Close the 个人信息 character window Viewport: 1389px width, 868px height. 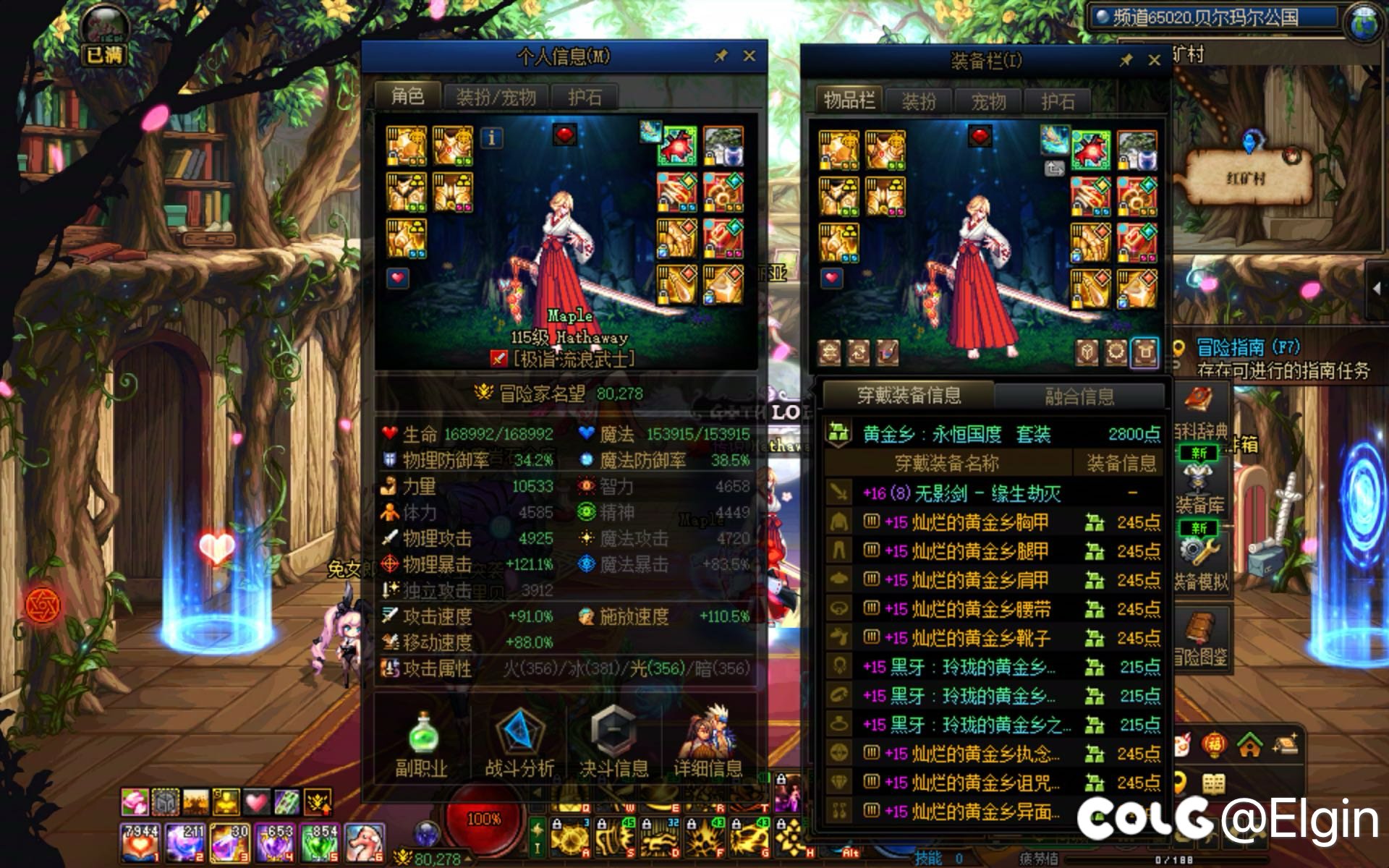click(x=749, y=56)
